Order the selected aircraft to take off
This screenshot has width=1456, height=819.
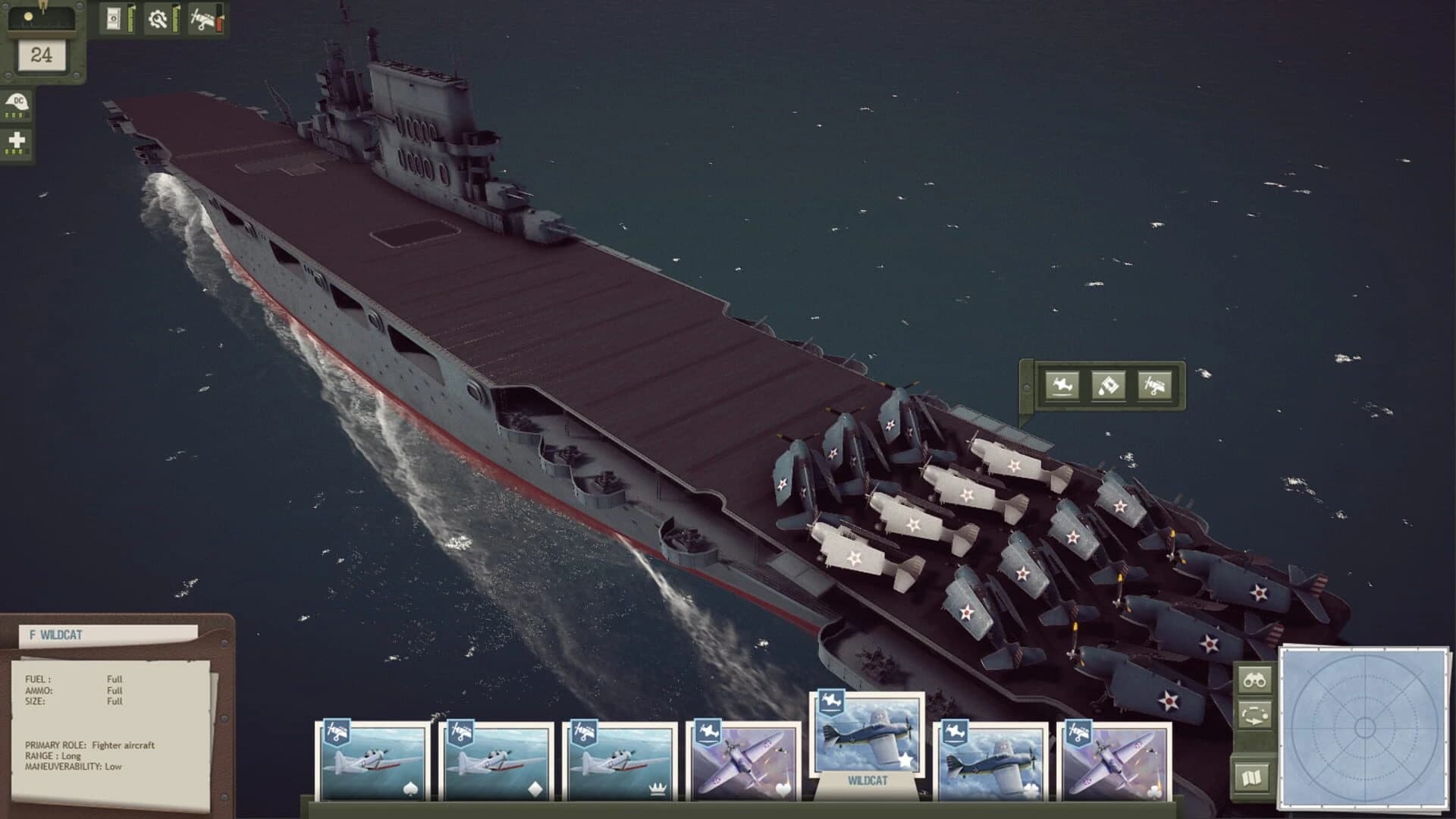pyautogui.click(x=1063, y=386)
